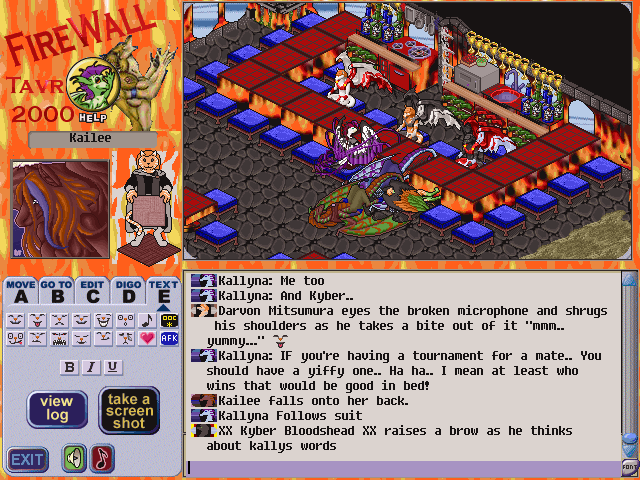Image resolution: width=640 pixels, height=480 pixels.
Task: Insert the music note emote
Action: (148, 320)
